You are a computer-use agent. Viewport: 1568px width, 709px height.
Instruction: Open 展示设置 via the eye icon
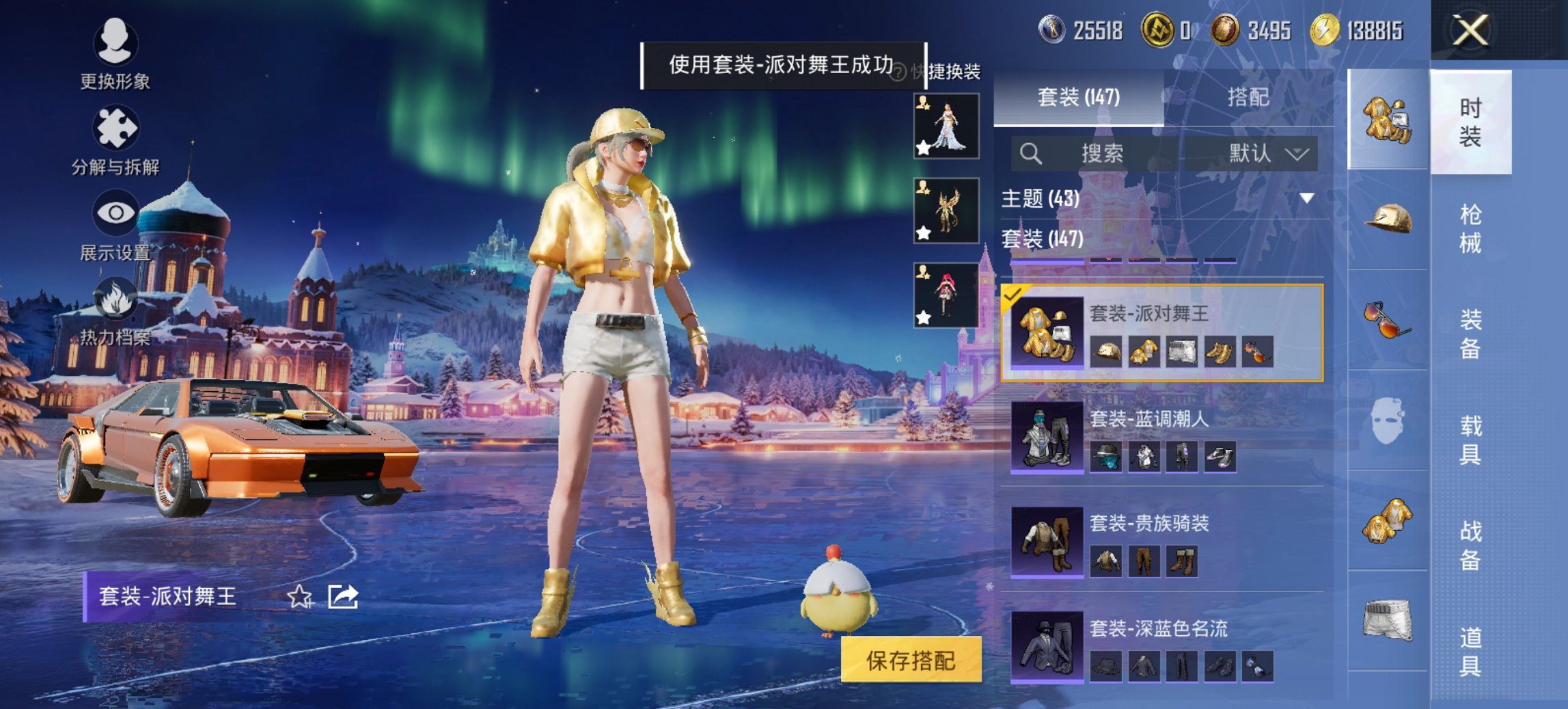116,212
